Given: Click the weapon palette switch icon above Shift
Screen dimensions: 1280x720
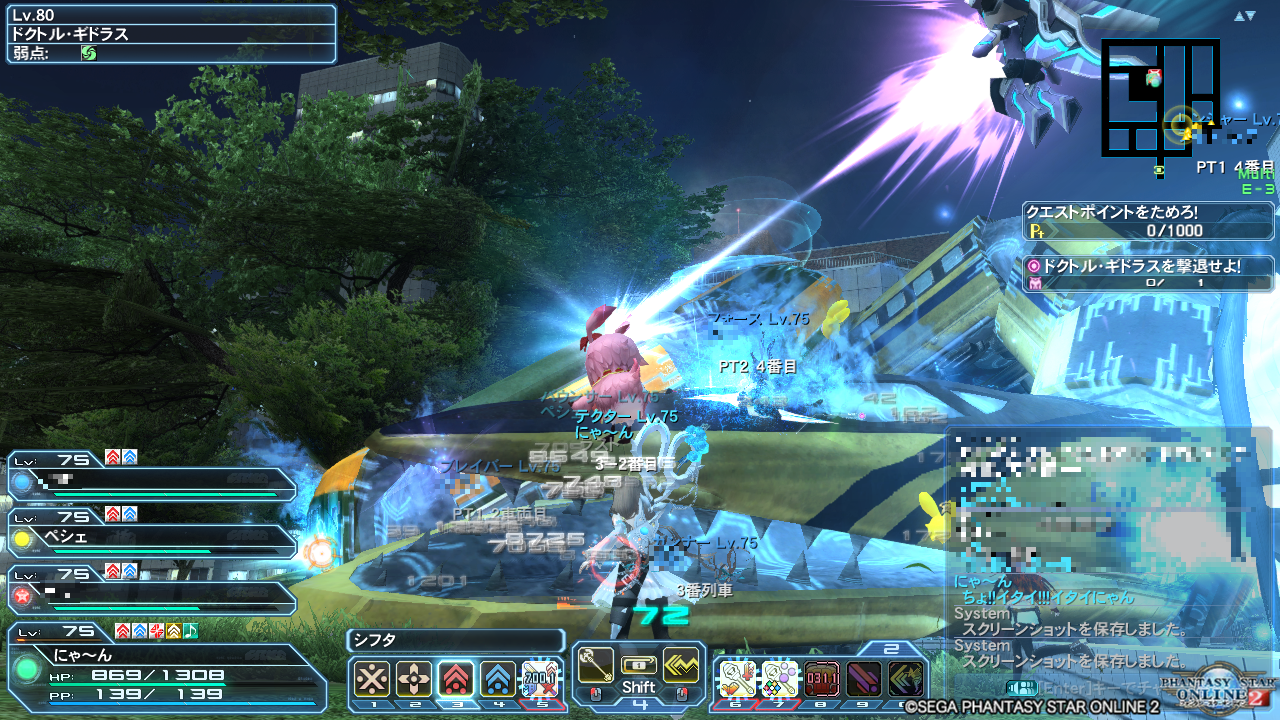Looking at the screenshot, I should point(638,665).
